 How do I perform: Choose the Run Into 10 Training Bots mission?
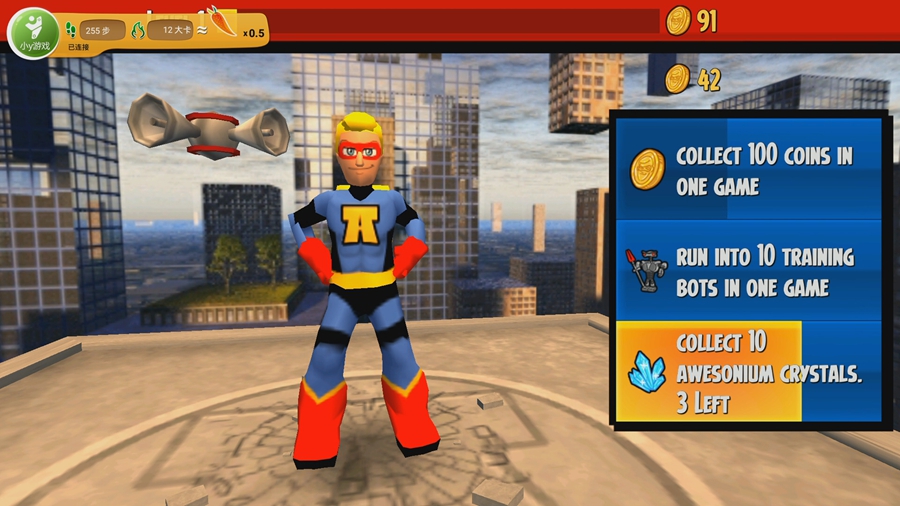coord(748,271)
